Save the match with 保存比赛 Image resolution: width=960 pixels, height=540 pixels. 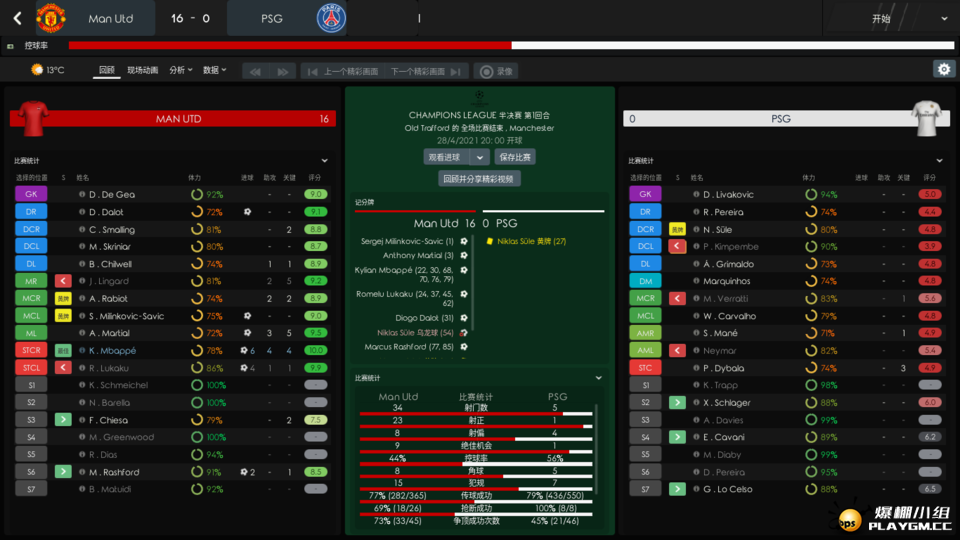(x=515, y=157)
